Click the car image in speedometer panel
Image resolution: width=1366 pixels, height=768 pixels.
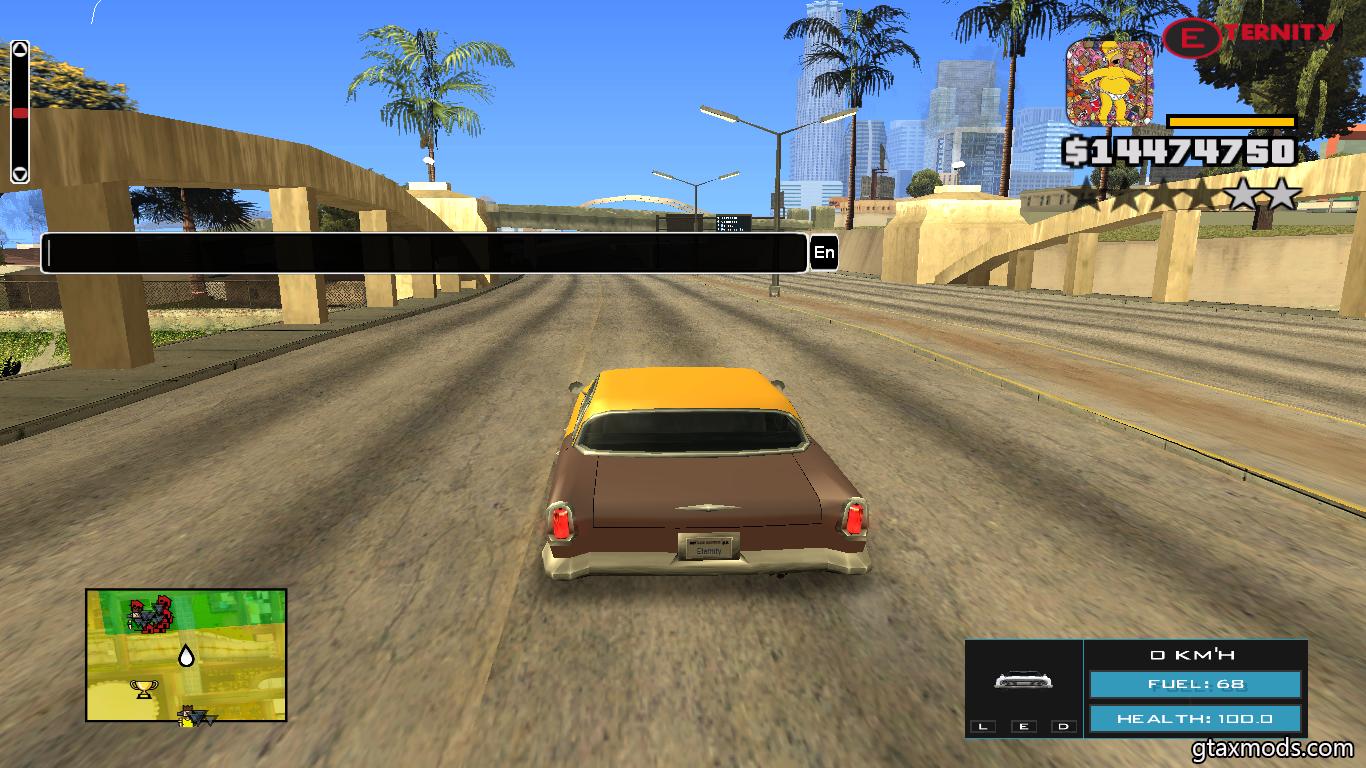point(1023,681)
